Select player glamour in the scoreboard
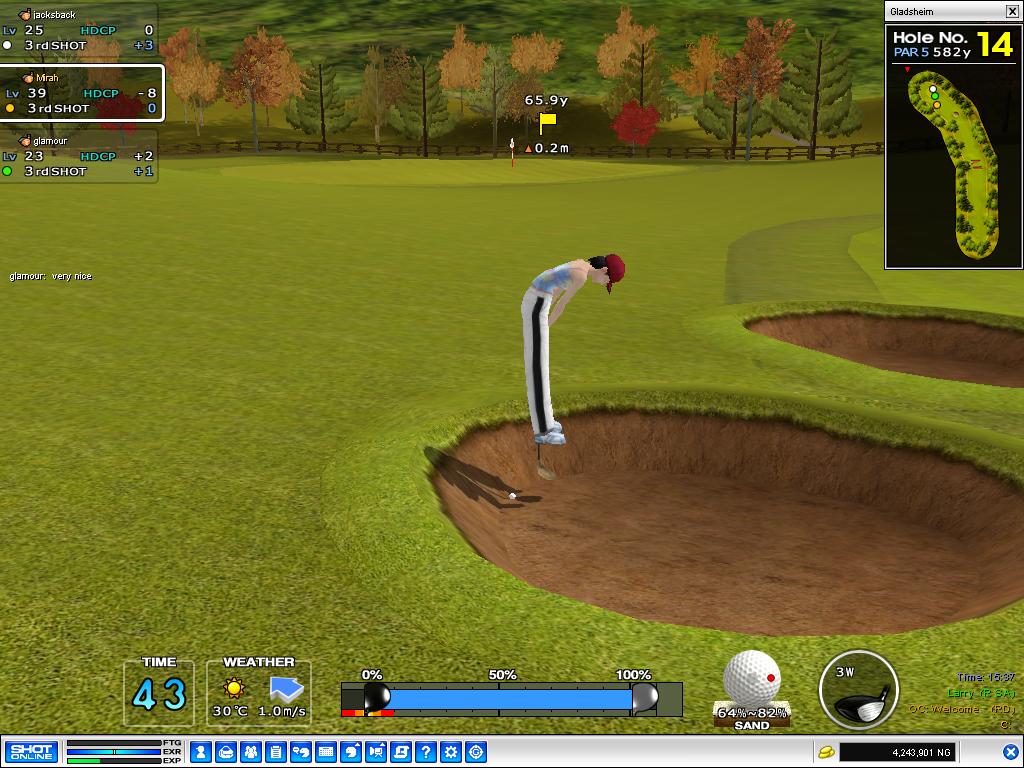 [x=80, y=156]
